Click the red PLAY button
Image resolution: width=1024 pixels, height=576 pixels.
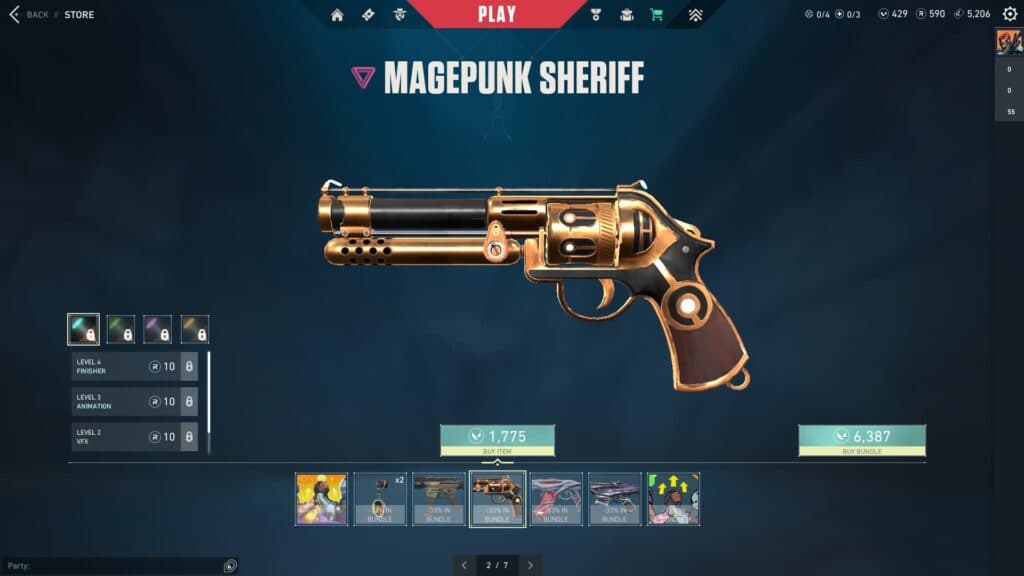[497, 14]
